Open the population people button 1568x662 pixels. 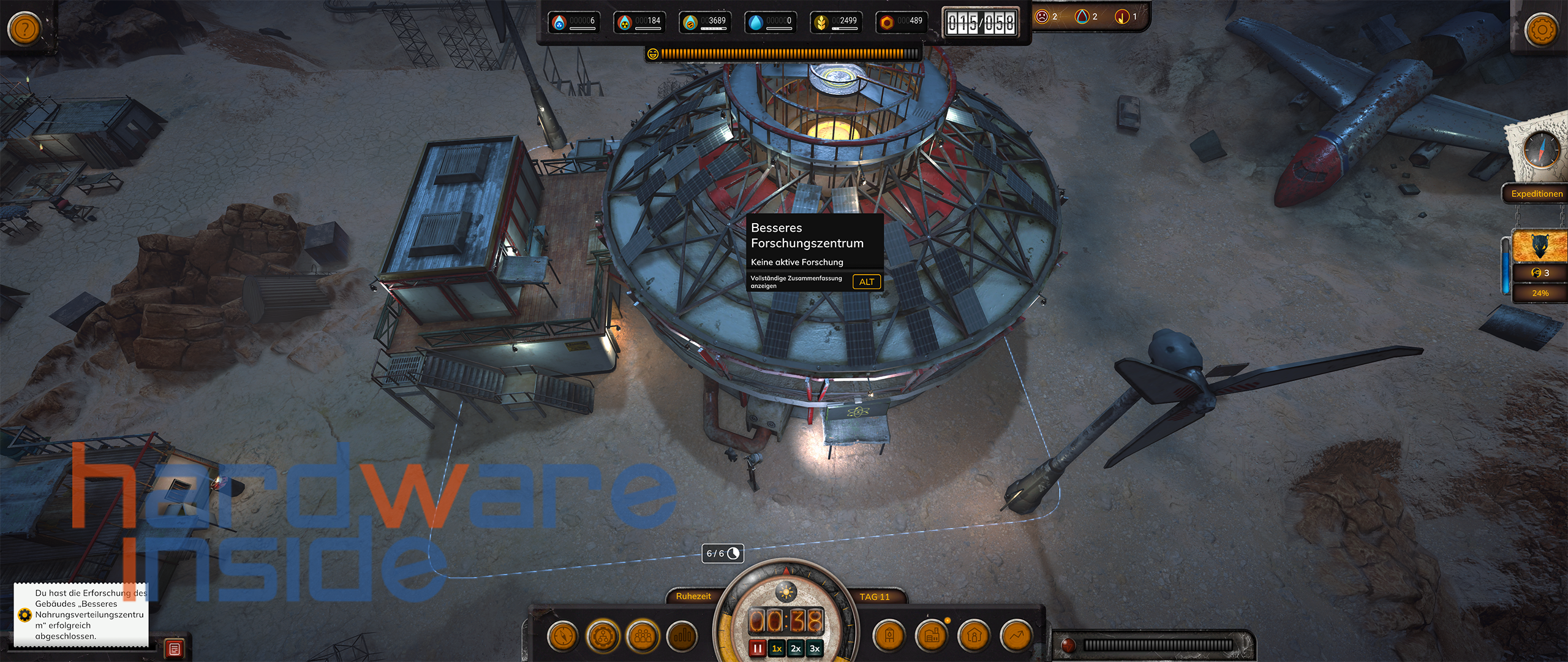point(643,636)
